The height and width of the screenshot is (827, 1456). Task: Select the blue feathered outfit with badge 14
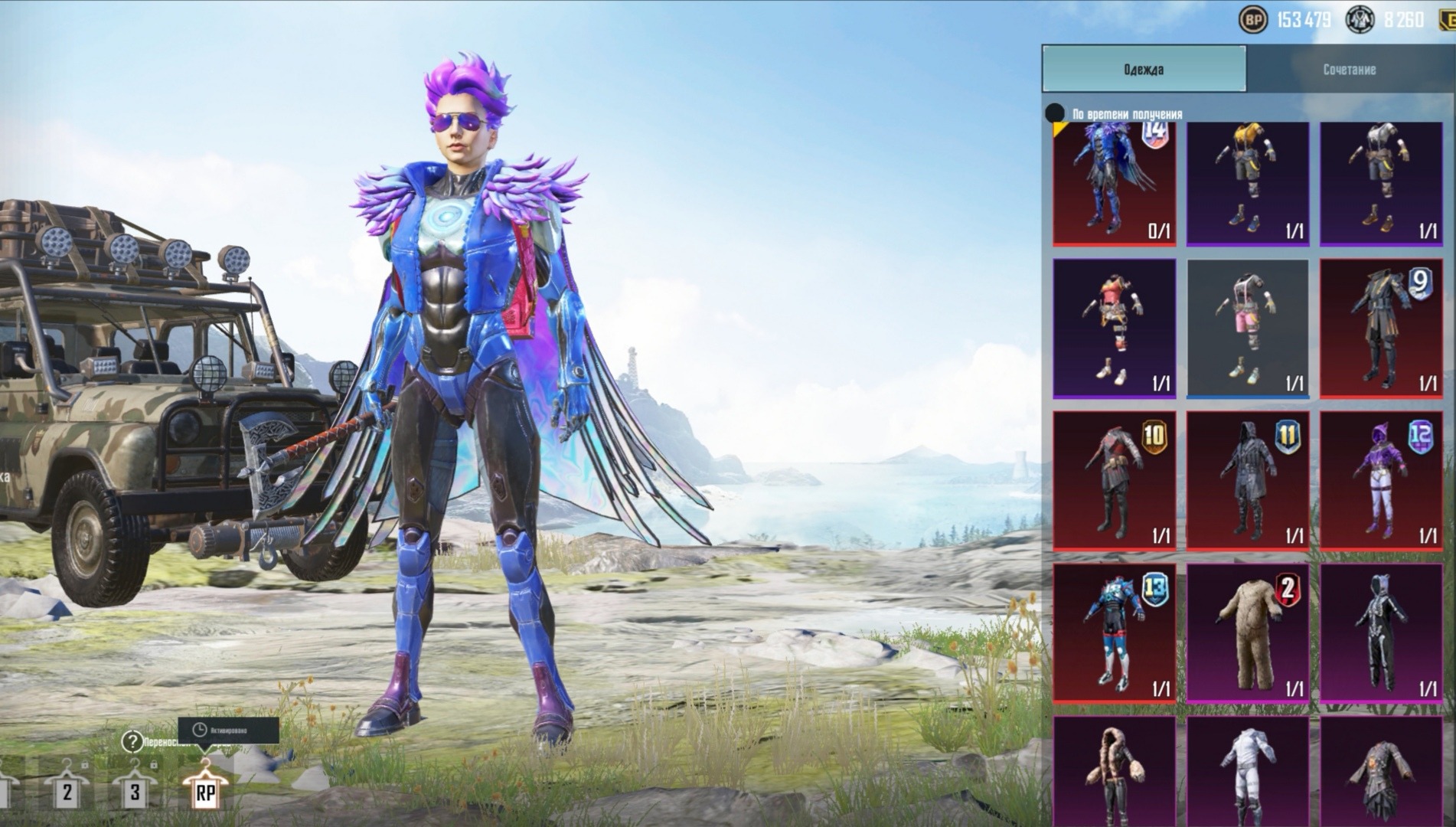point(1114,184)
